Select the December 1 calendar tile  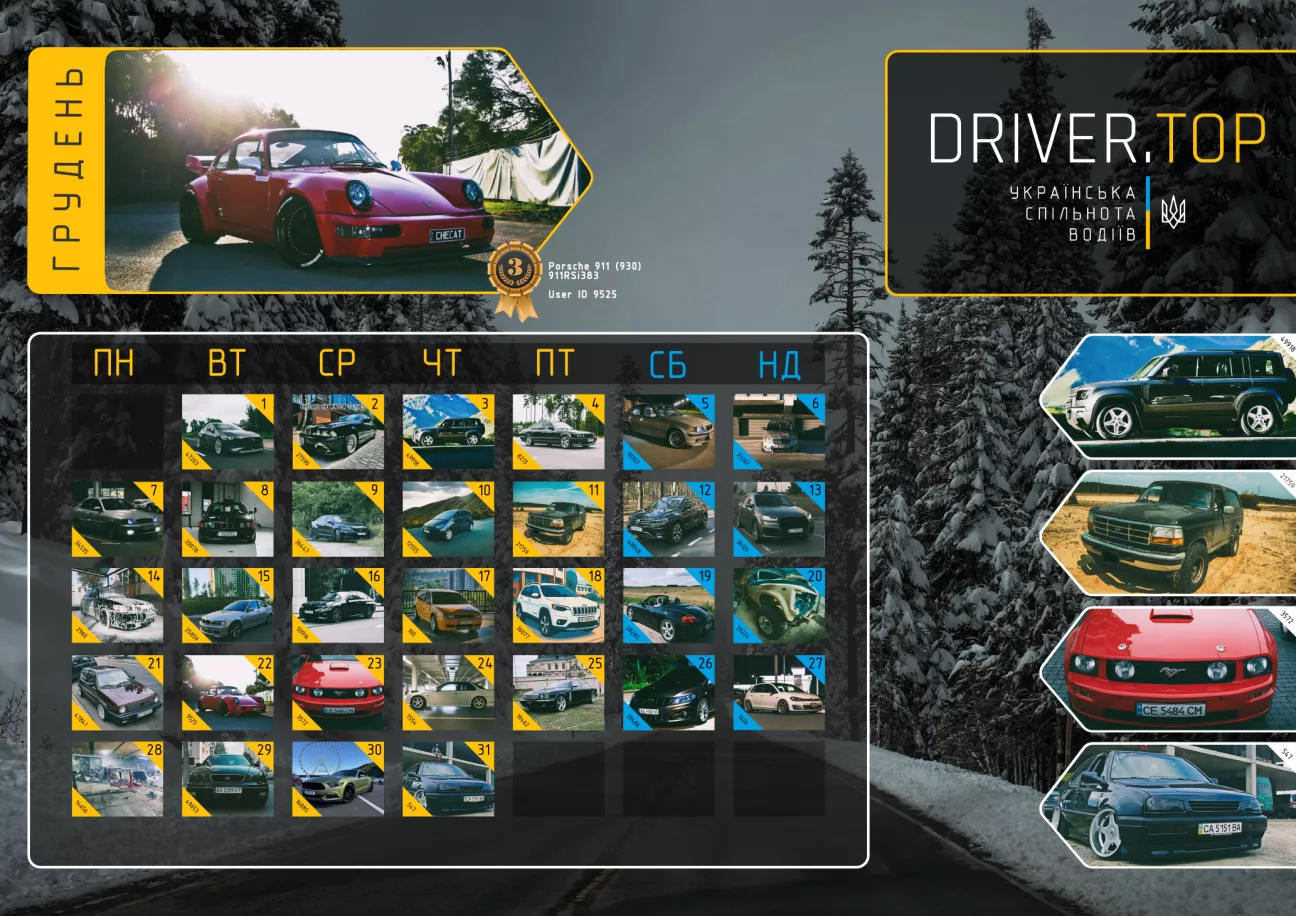227,431
